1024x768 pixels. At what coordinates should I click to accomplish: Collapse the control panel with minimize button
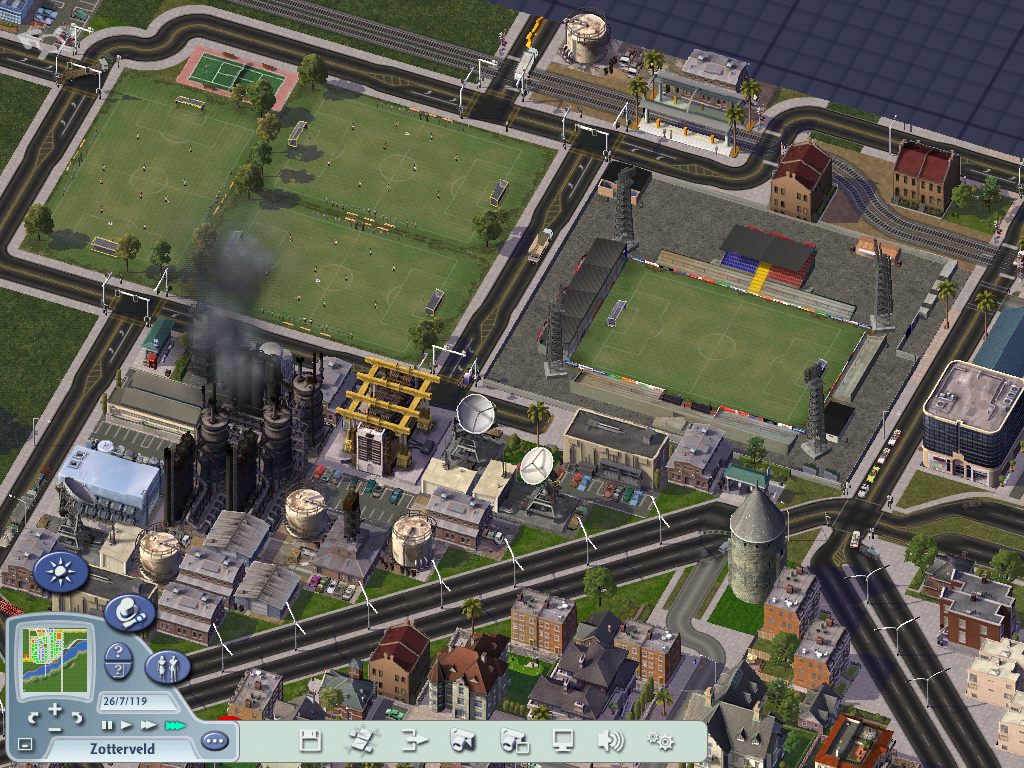(x=25, y=744)
